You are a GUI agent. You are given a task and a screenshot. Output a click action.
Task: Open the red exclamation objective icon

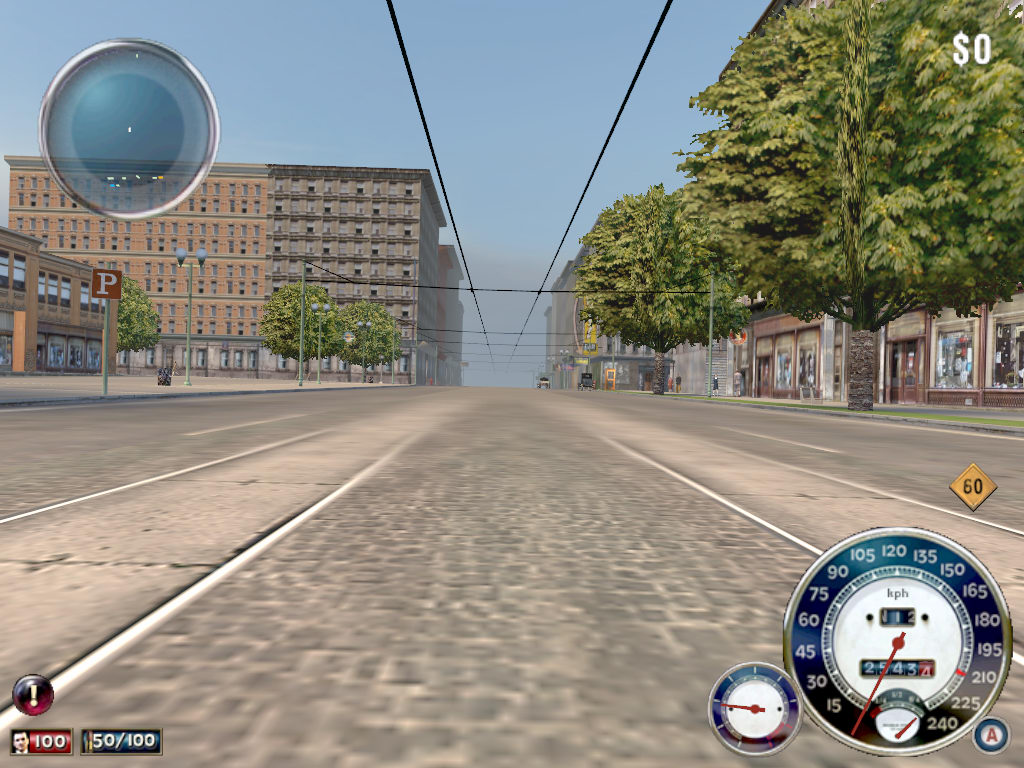32,694
